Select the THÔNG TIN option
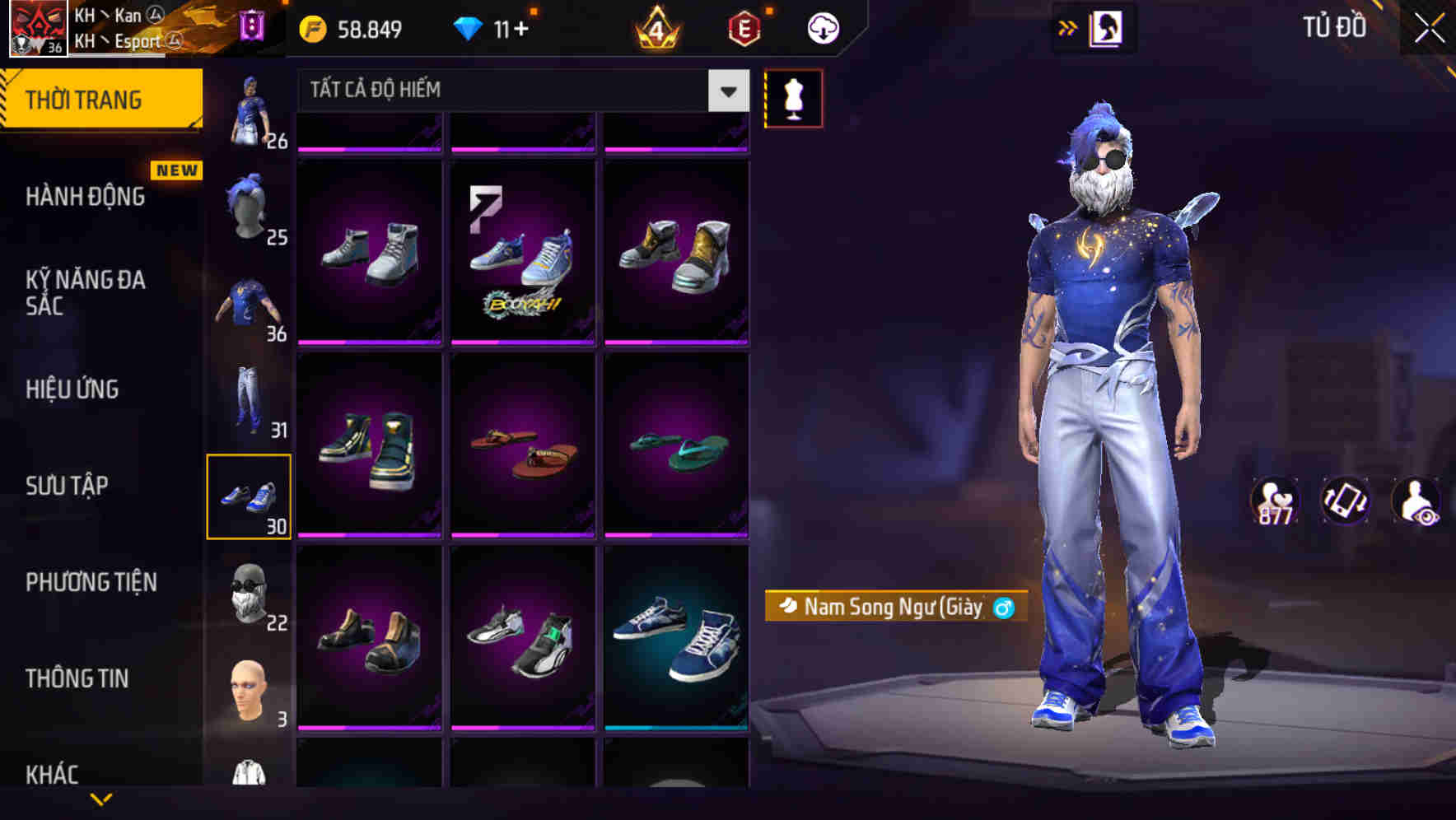Image resolution: width=1456 pixels, height=820 pixels. [x=77, y=678]
